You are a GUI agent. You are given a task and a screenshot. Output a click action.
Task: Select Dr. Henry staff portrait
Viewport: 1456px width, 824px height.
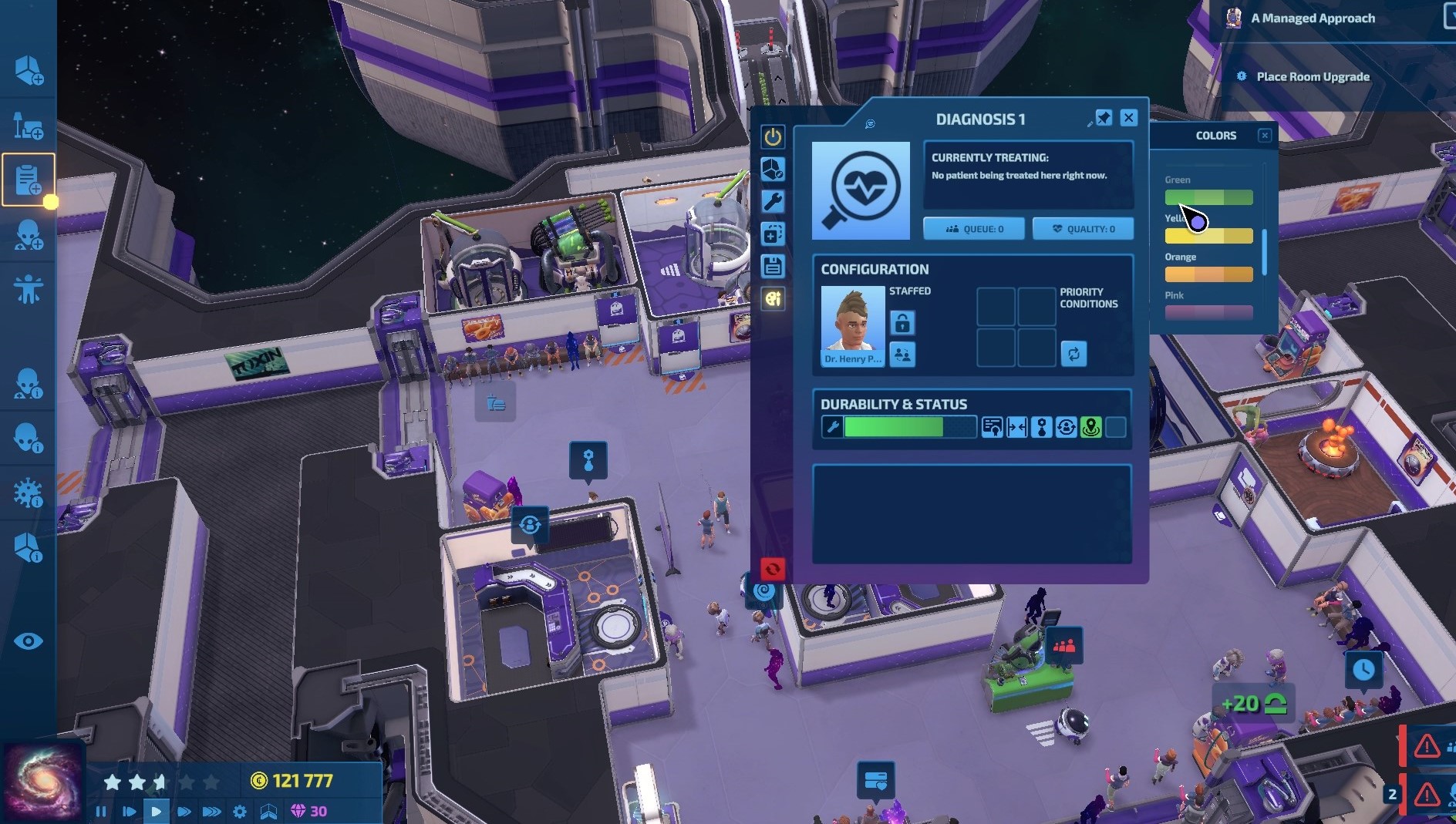(852, 325)
